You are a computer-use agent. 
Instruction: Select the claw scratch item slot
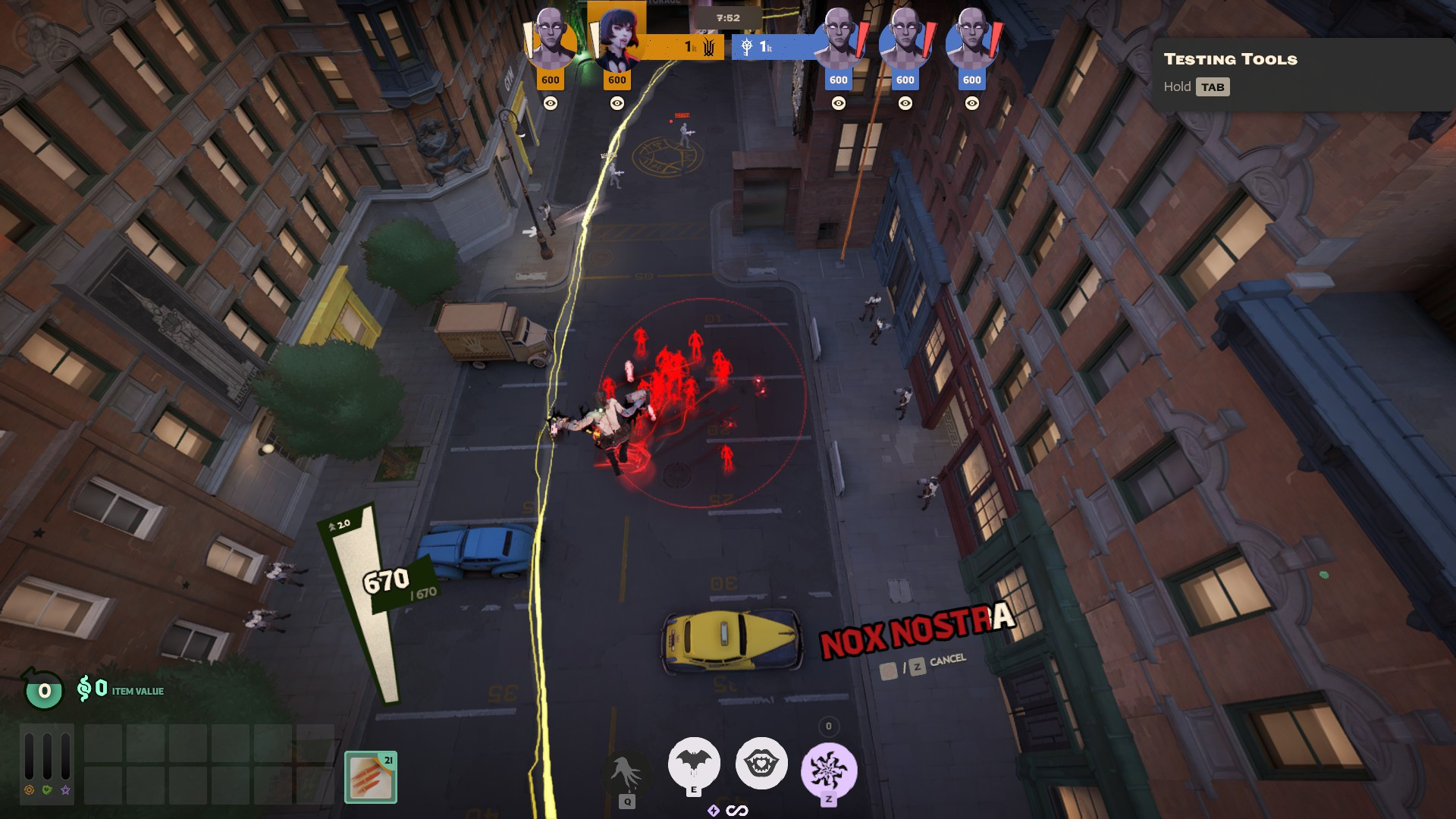click(371, 777)
